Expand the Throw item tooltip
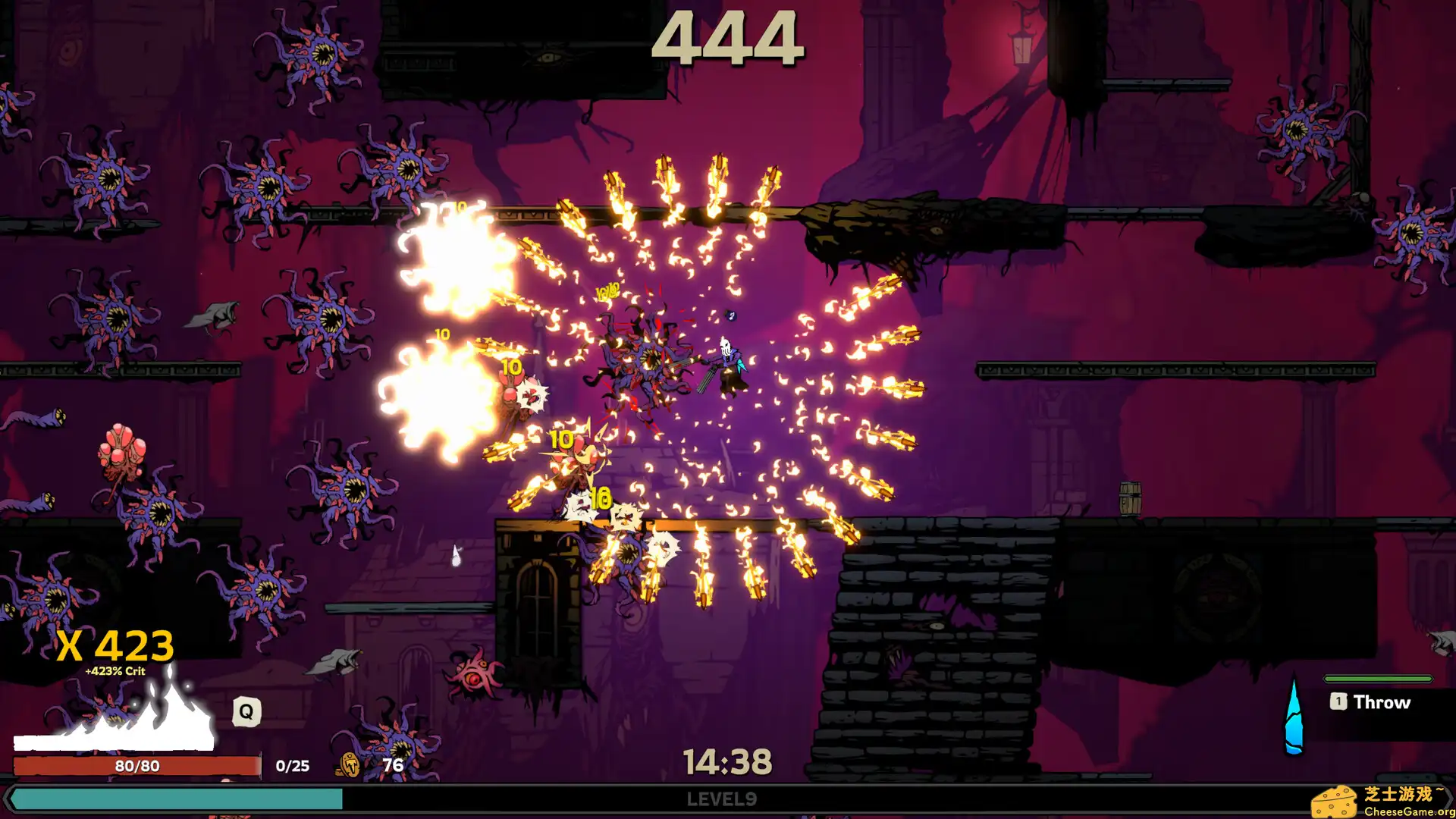The image size is (1456, 819). [x=1382, y=702]
